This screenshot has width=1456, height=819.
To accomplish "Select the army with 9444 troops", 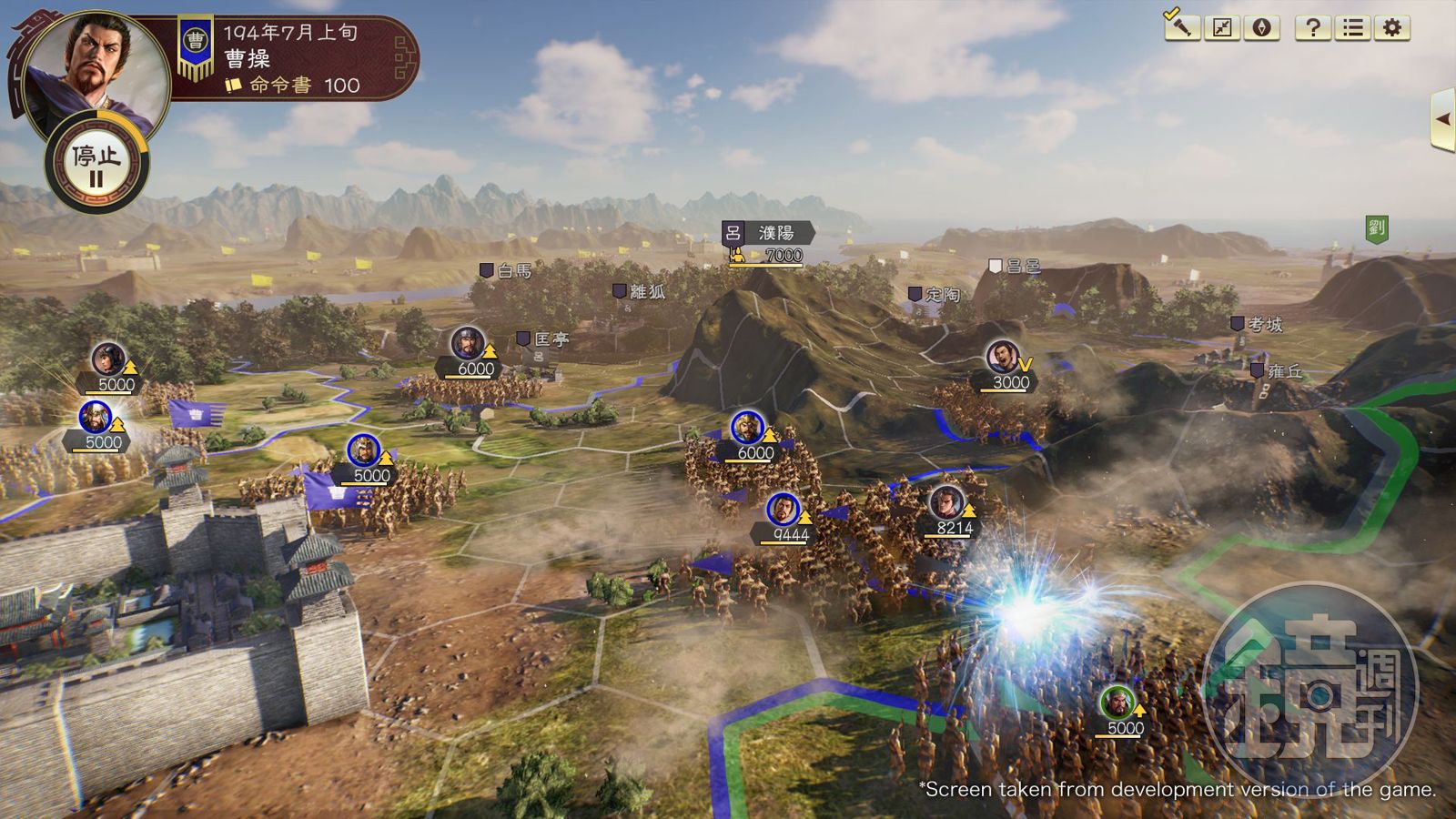I will click(x=784, y=511).
